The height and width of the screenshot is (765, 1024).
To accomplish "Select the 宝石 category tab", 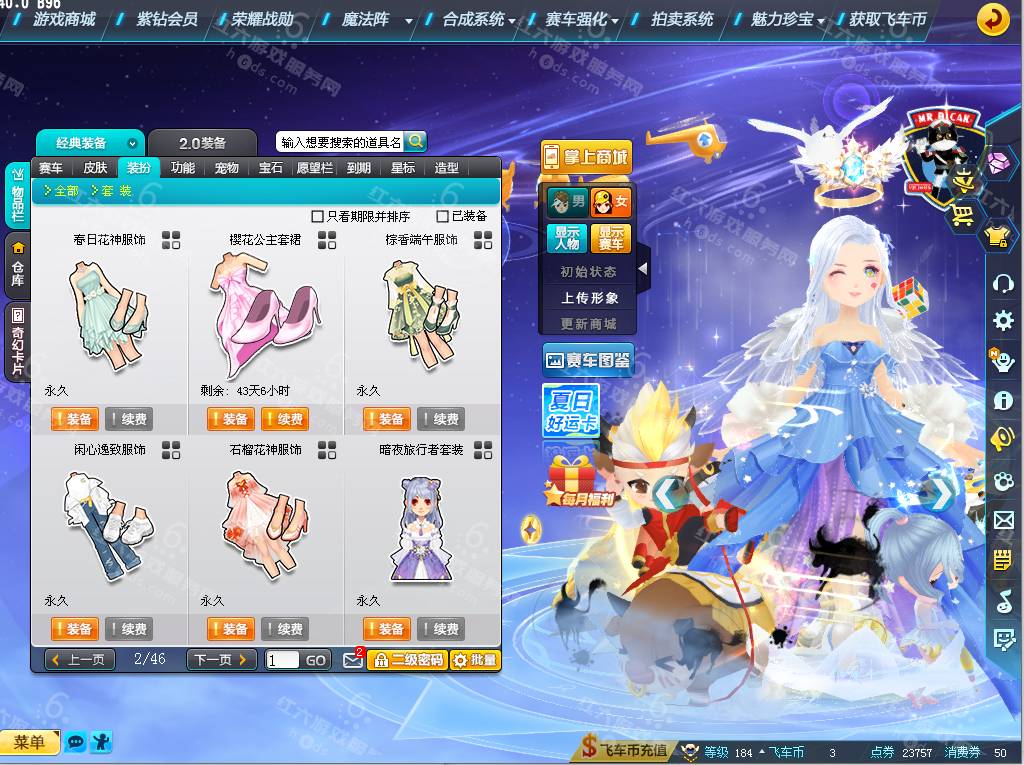I will tap(271, 168).
